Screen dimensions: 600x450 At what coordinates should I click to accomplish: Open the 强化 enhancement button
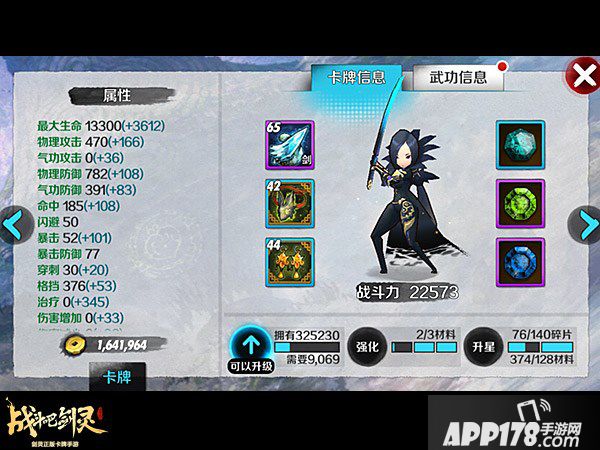coord(366,347)
